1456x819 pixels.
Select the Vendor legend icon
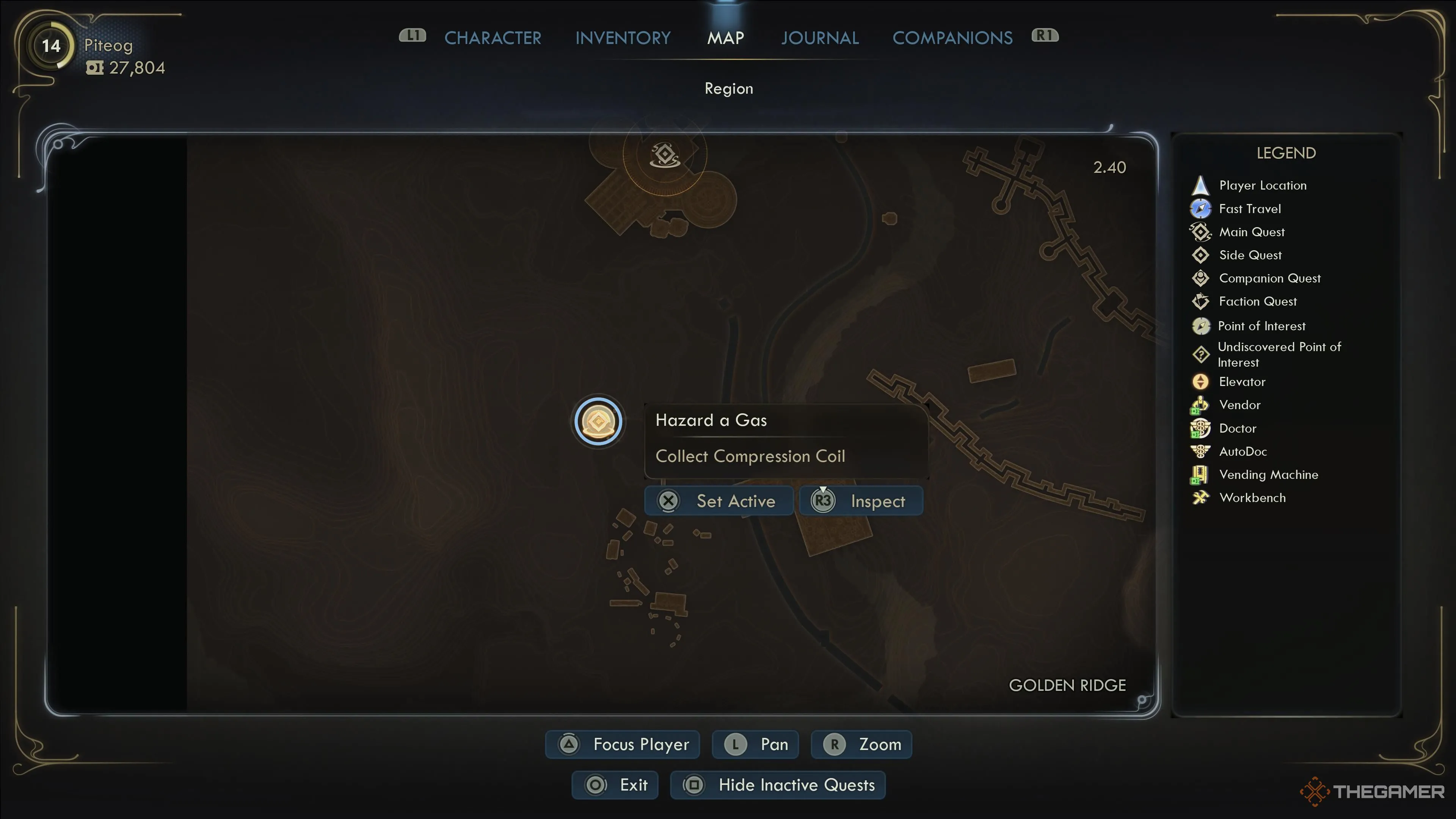[1200, 405]
